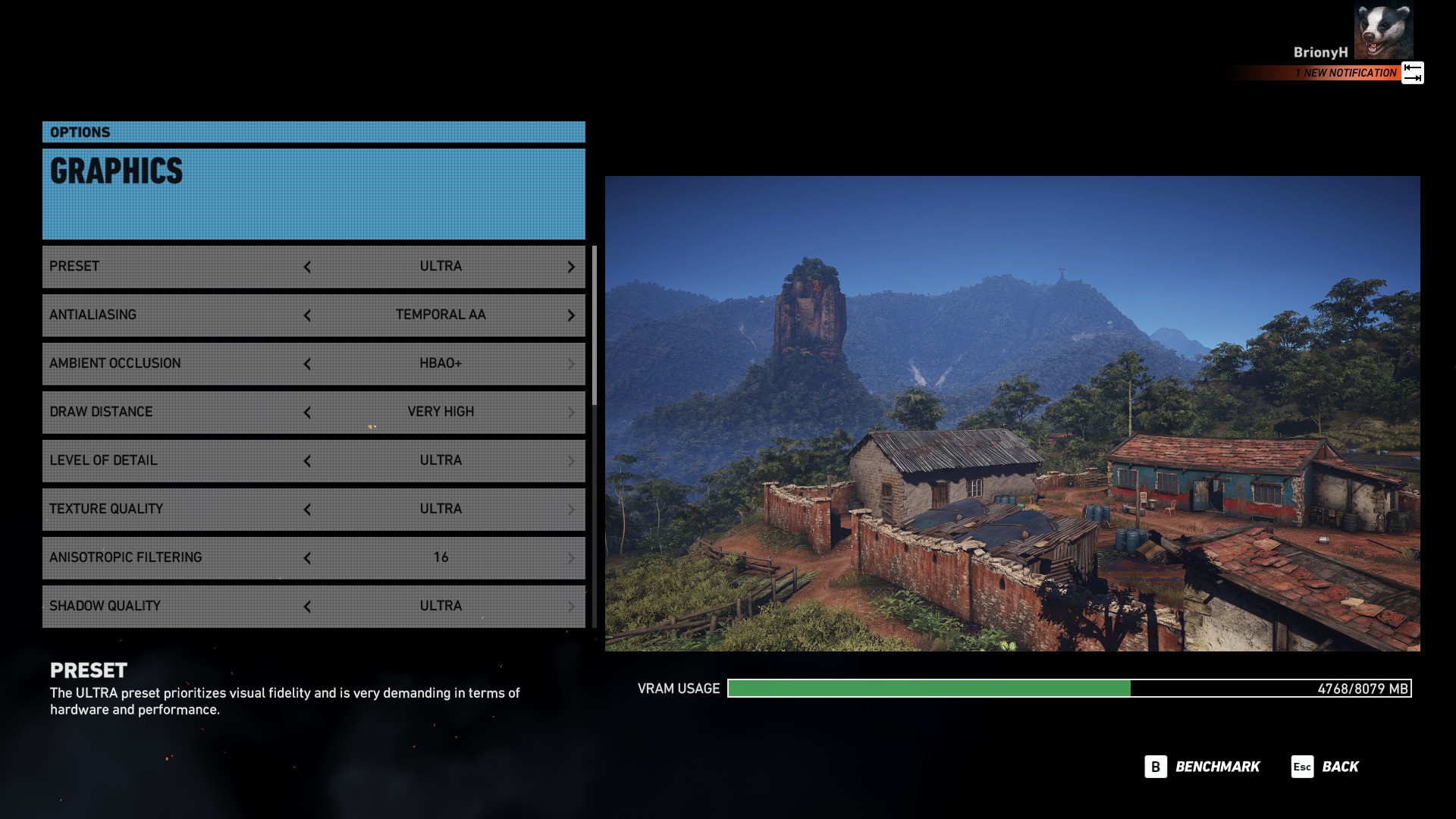Screen dimensions: 1456x819
Task: Click the BrionyH badger avatar
Action: coord(1383,30)
